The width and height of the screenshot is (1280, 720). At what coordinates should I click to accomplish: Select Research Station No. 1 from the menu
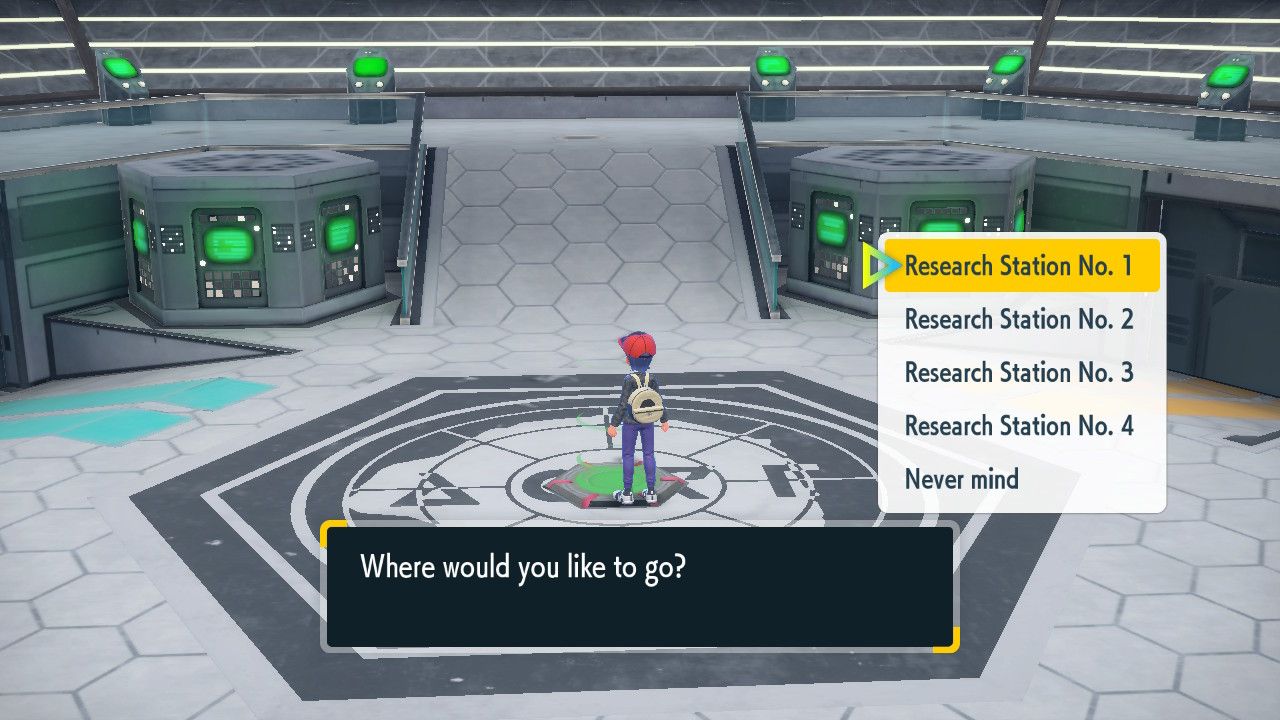[x=1021, y=266]
